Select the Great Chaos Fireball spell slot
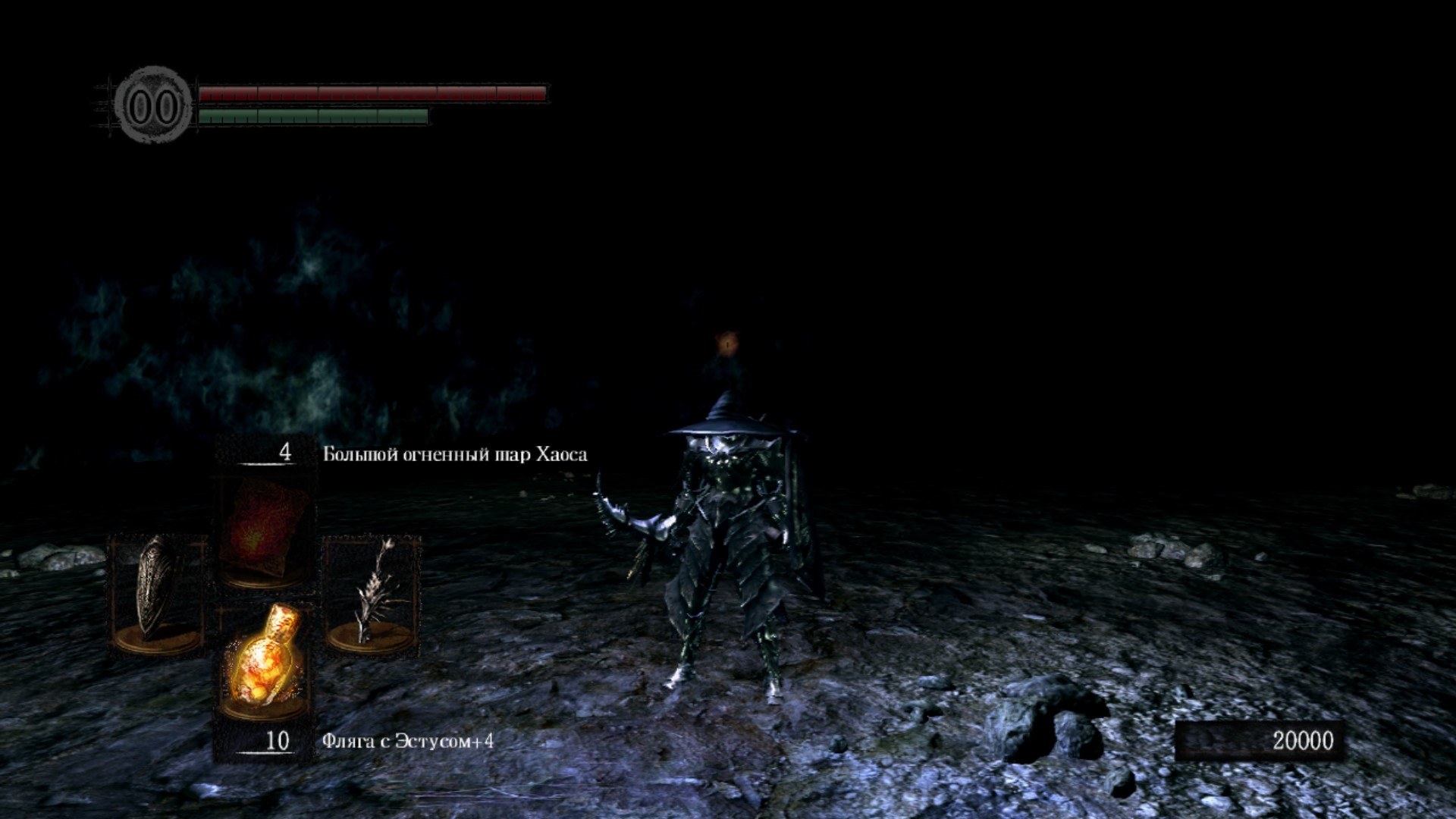Image resolution: width=1456 pixels, height=819 pixels. pyautogui.click(x=264, y=531)
